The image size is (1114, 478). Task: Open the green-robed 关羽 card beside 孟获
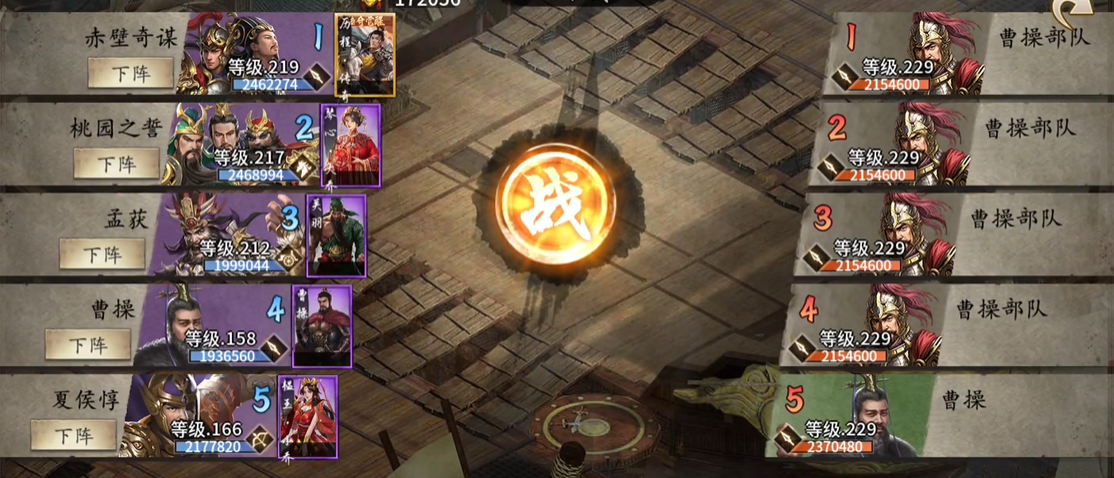coord(336,237)
